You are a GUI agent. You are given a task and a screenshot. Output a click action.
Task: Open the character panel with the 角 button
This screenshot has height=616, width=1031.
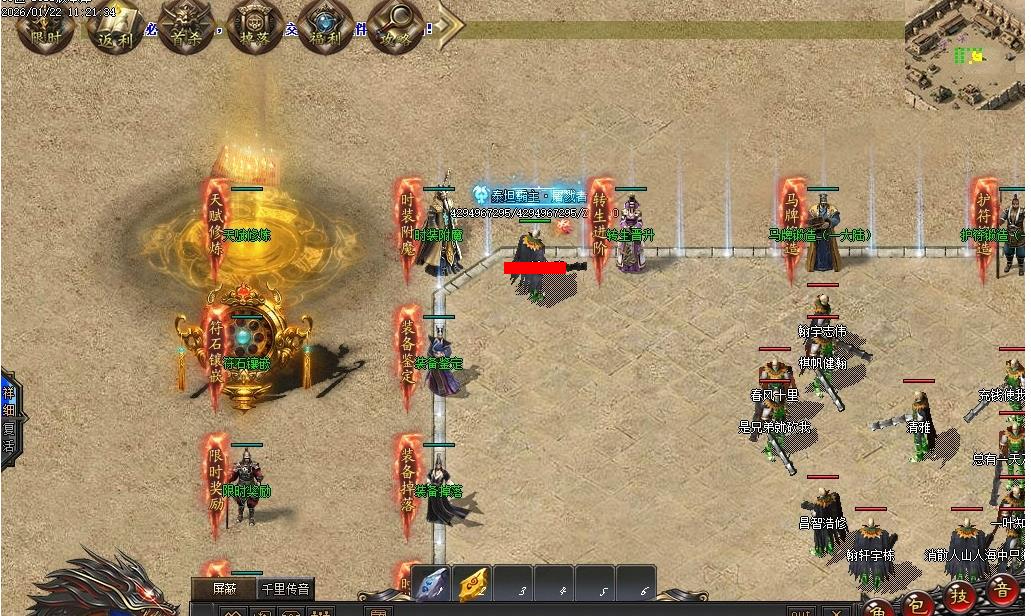coord(877,608)
